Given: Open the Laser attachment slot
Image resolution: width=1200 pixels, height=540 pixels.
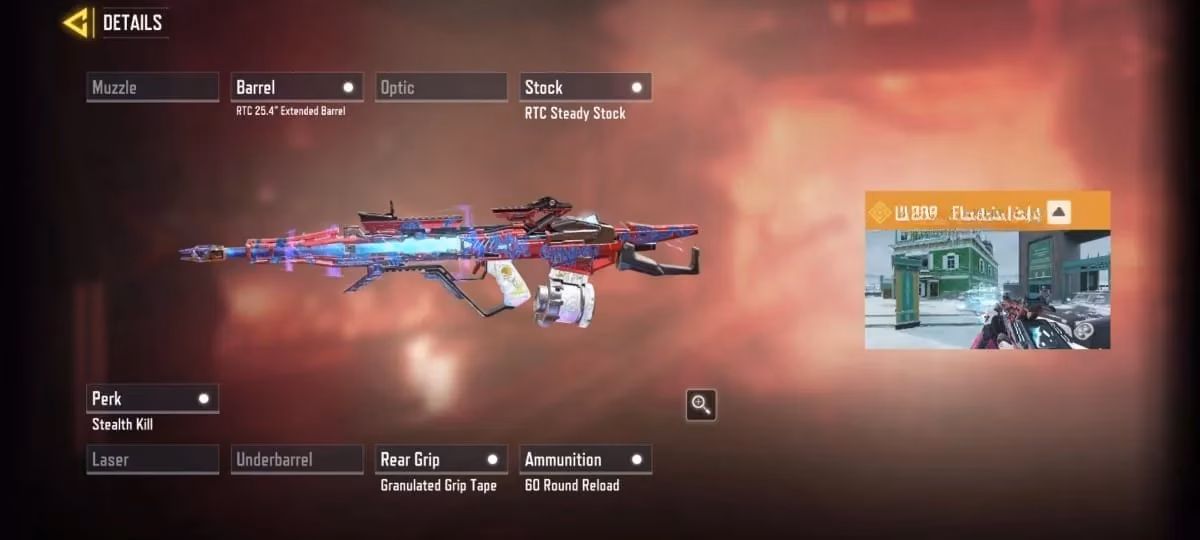Looking at the screenshot, I should coord(153,459).
